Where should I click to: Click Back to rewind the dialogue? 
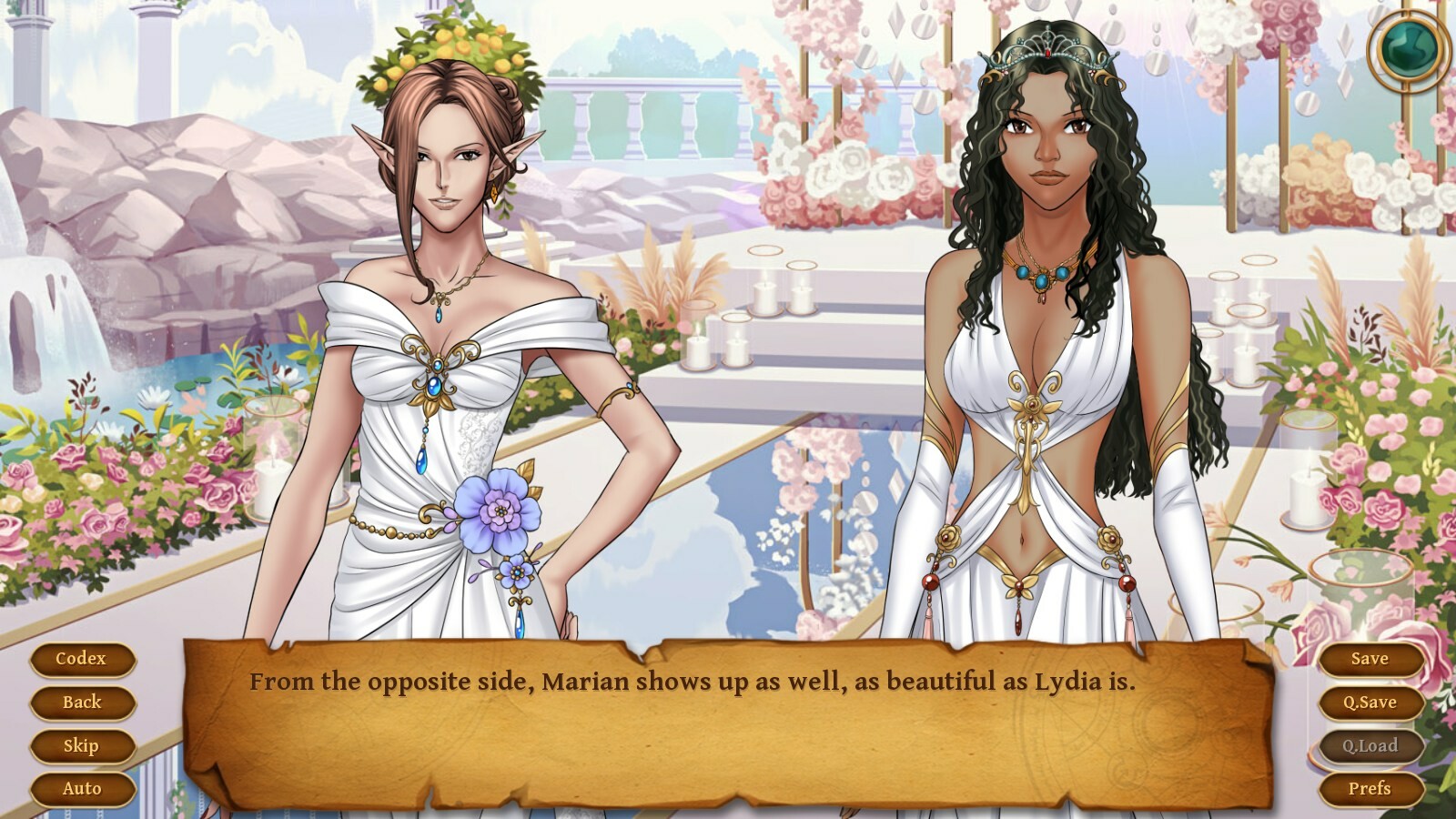[x=83, y=702]
